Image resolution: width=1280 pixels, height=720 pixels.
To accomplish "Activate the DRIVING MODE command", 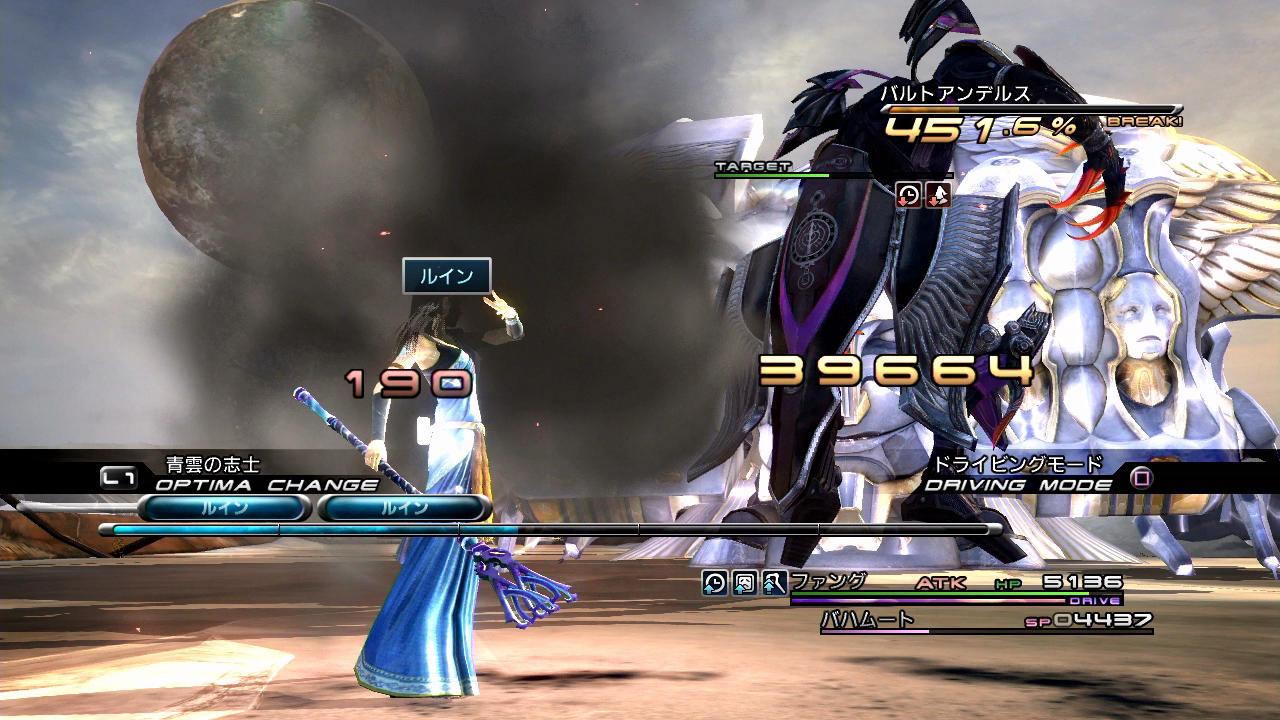I will pos(1017,485).
